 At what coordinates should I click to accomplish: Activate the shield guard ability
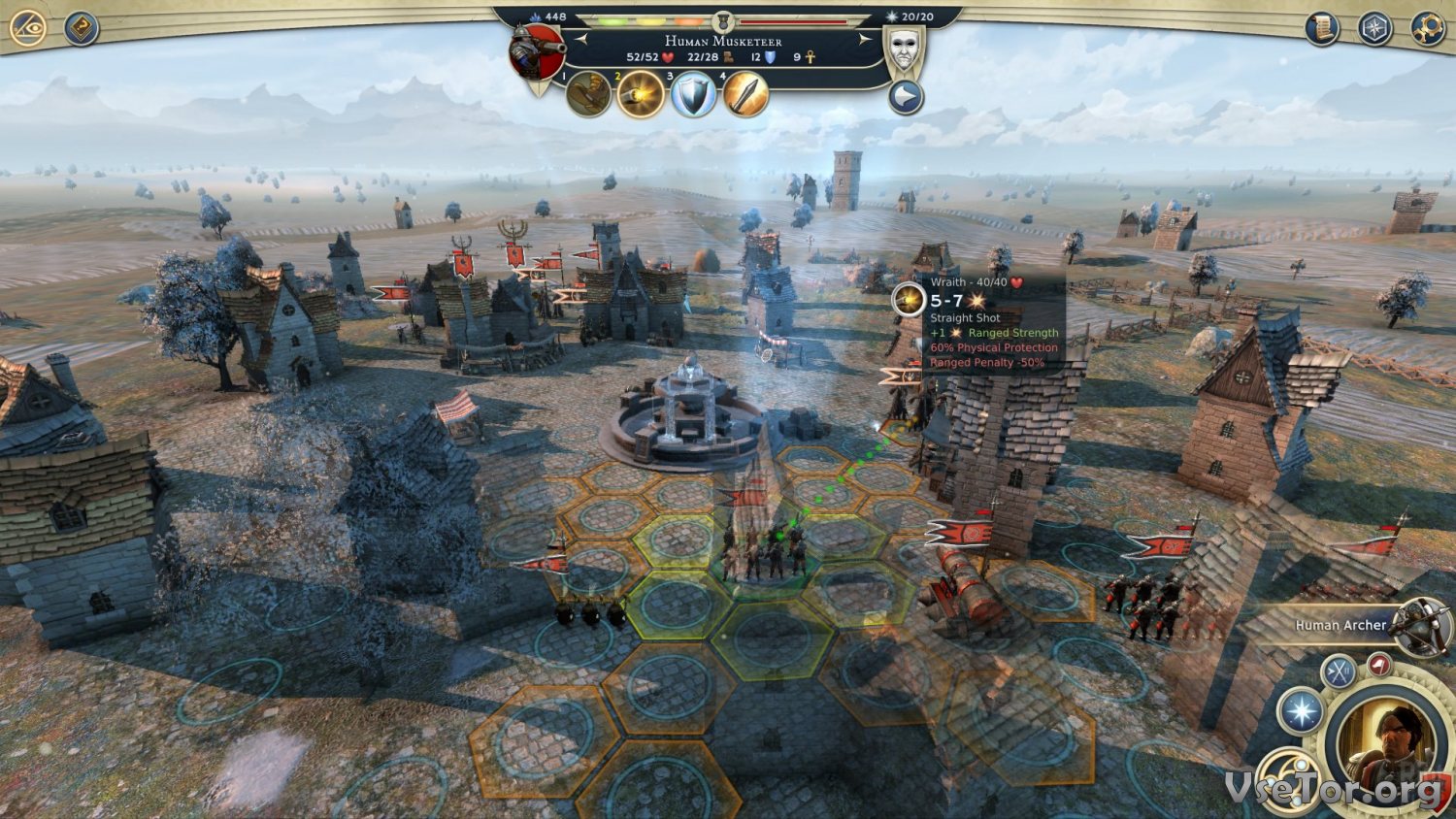pyautogui.click(x=693, y=95)
